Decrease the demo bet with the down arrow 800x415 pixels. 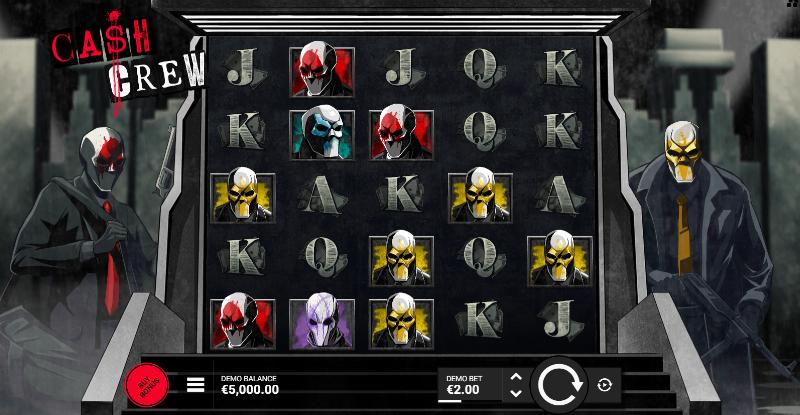point(515,392)
